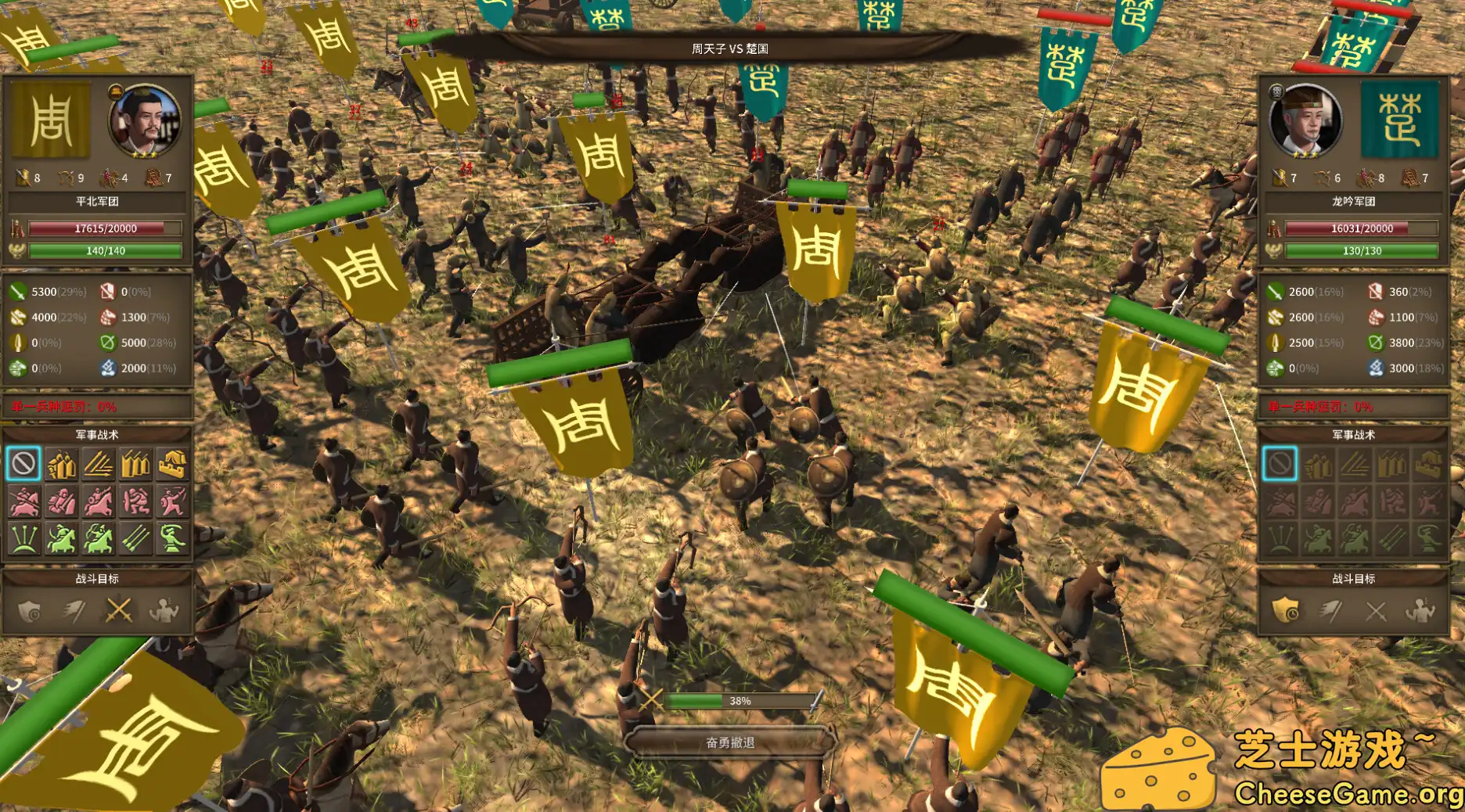The height and width of the screenshot is (812, 1465).
Task: Expand the 战斗目标 section on left panel
Action: coord(97,580)
